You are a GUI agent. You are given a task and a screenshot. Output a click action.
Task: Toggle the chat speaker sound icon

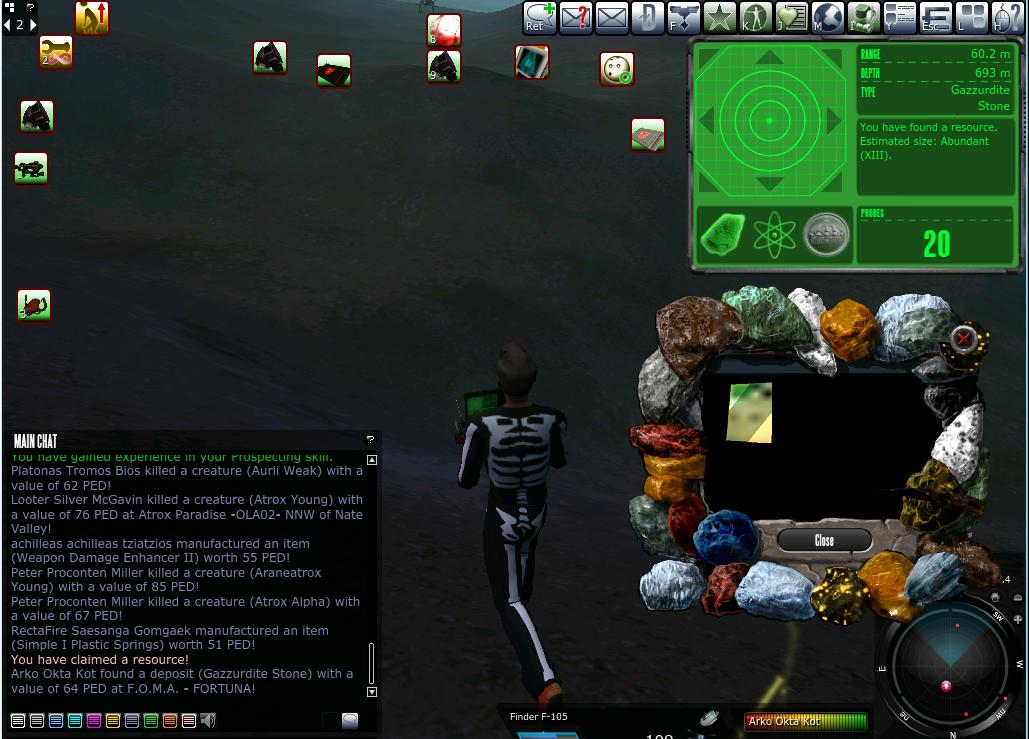point(208,720)
